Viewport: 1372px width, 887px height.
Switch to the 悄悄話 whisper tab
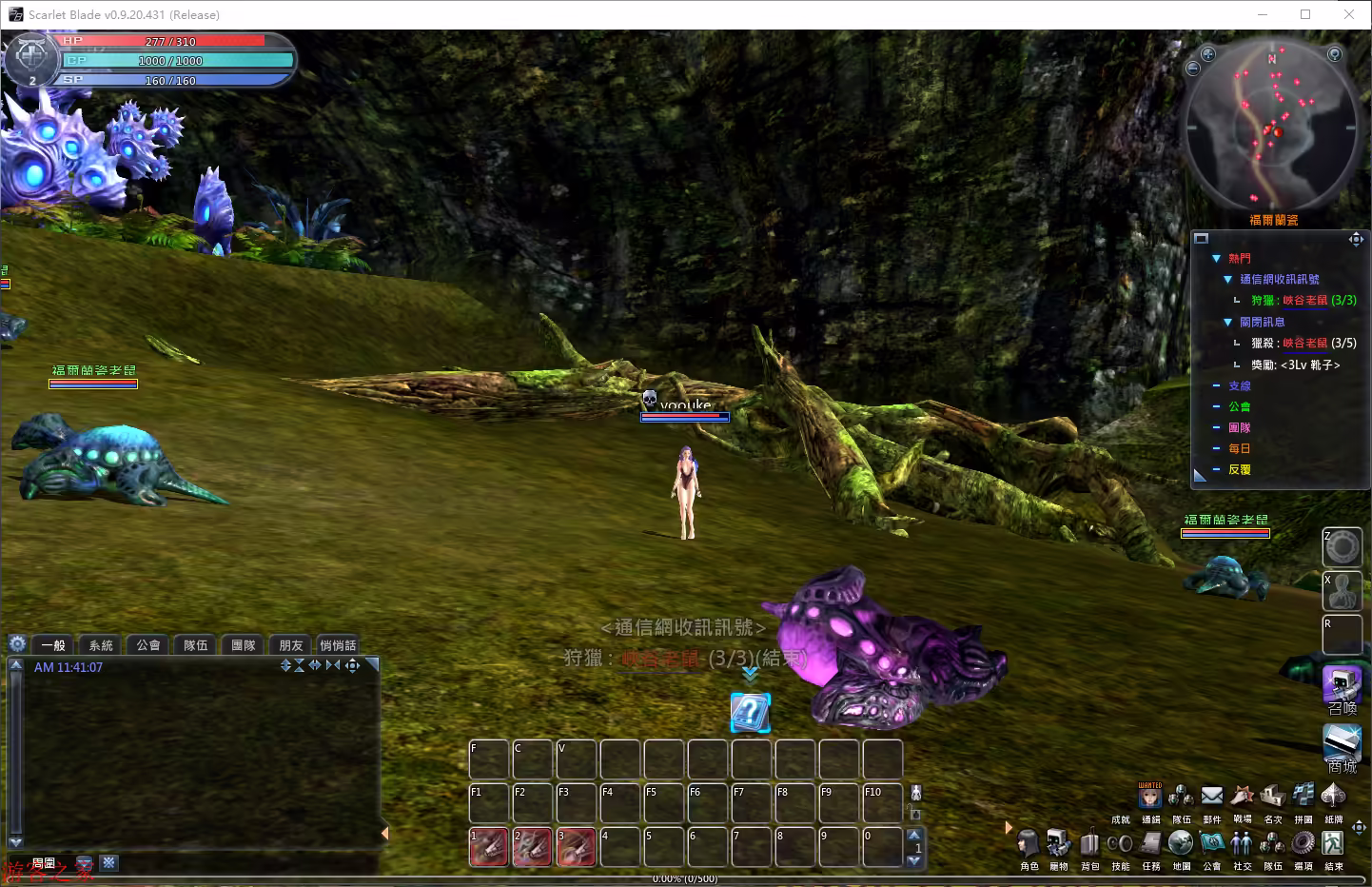click(338, 645)
